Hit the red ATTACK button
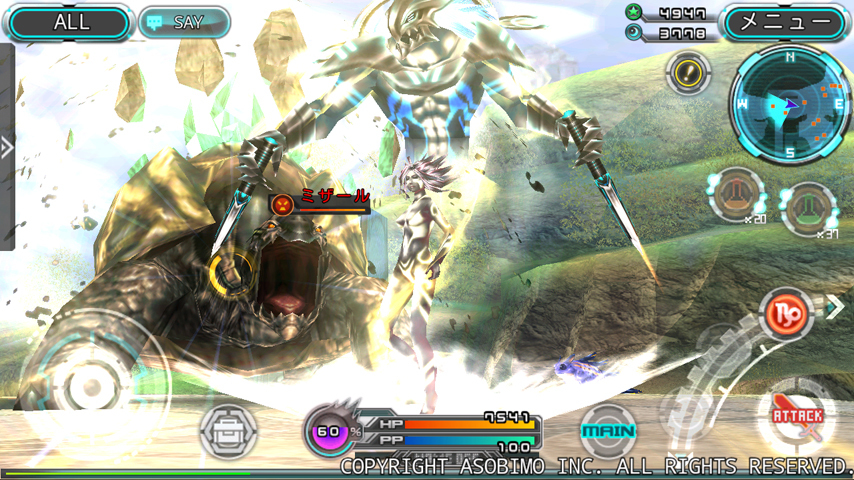Screen dimensions: 854x480 pyautogui.click(x=796, y=416)
